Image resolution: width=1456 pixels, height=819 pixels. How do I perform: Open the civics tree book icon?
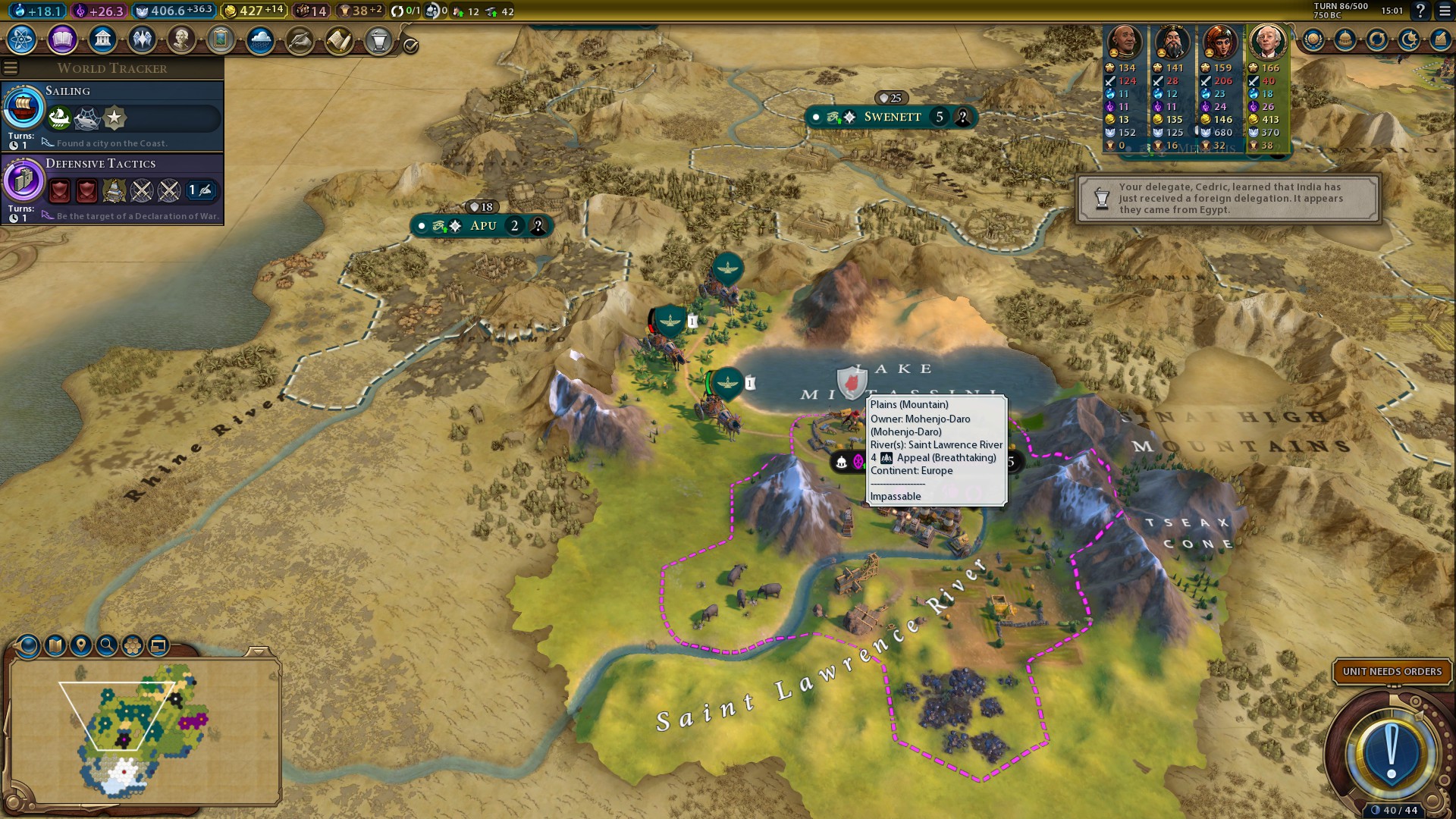62,39
